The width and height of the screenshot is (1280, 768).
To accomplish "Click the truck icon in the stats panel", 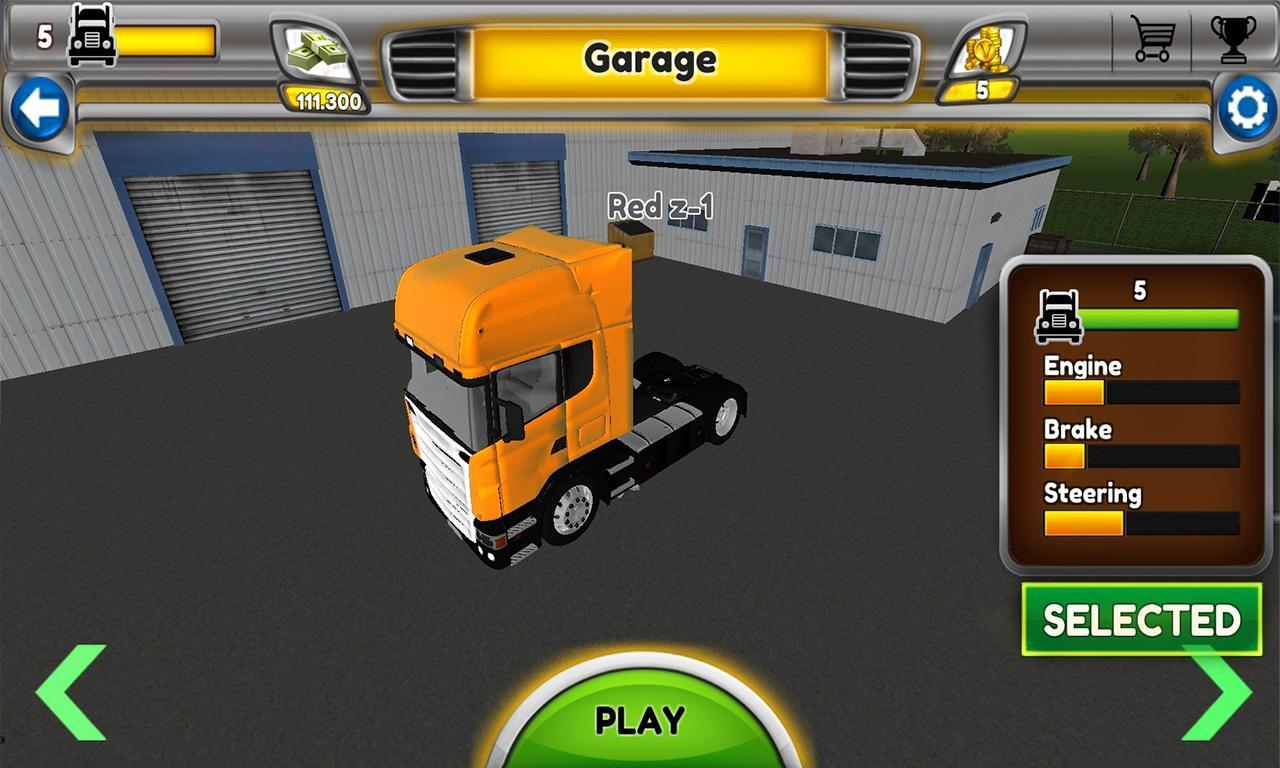I will pos(1060,318).
